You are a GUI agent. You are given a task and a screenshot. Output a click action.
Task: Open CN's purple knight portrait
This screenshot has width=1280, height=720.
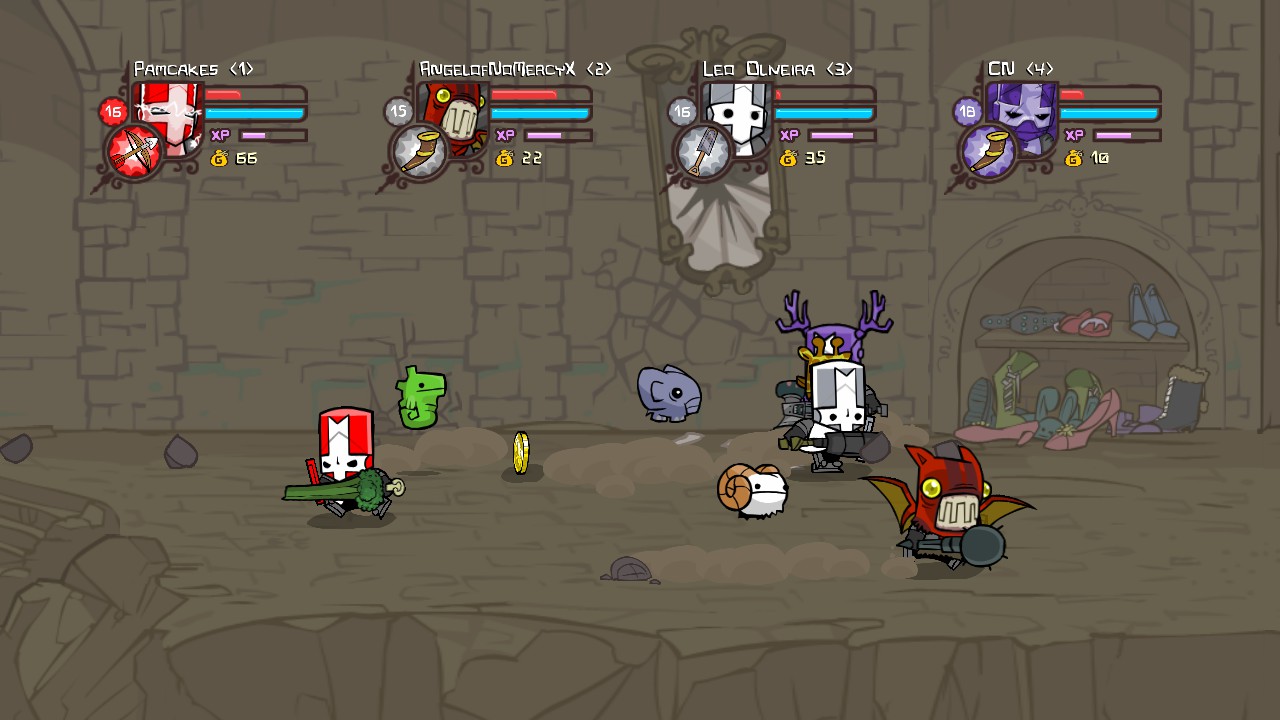tap(1020, 115)
